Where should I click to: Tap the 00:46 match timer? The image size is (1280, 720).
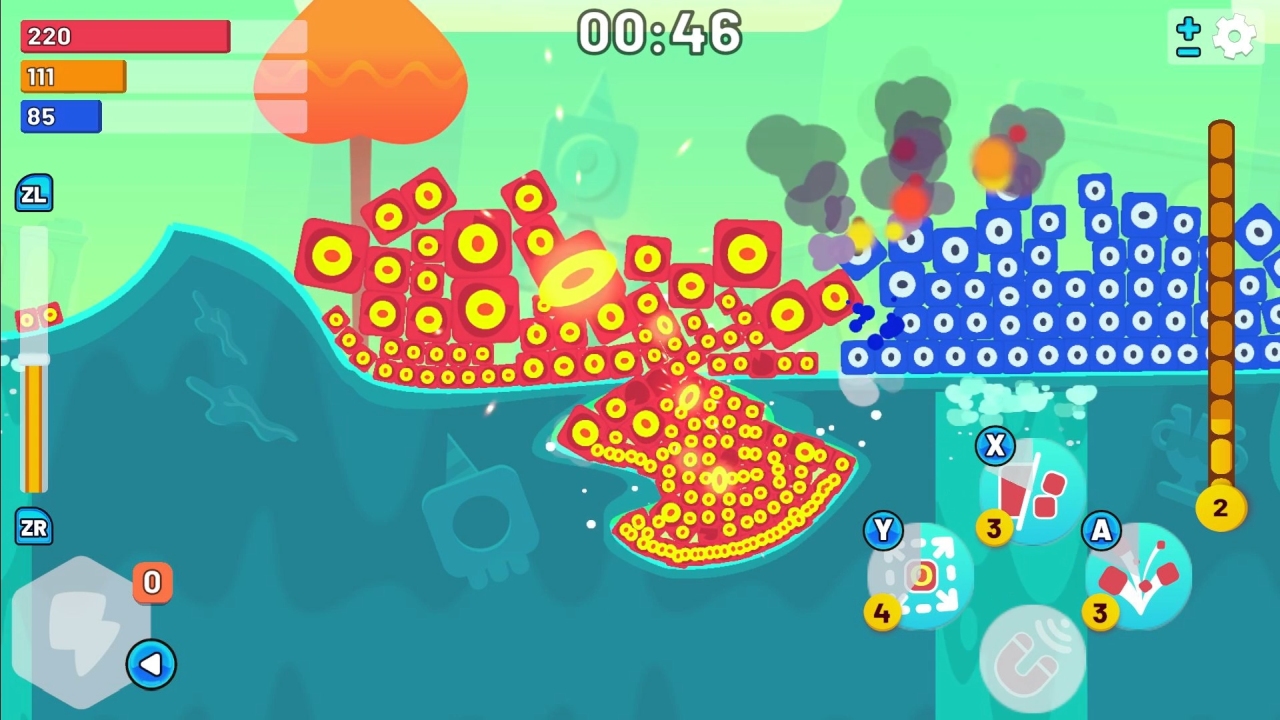coord(658,33)
